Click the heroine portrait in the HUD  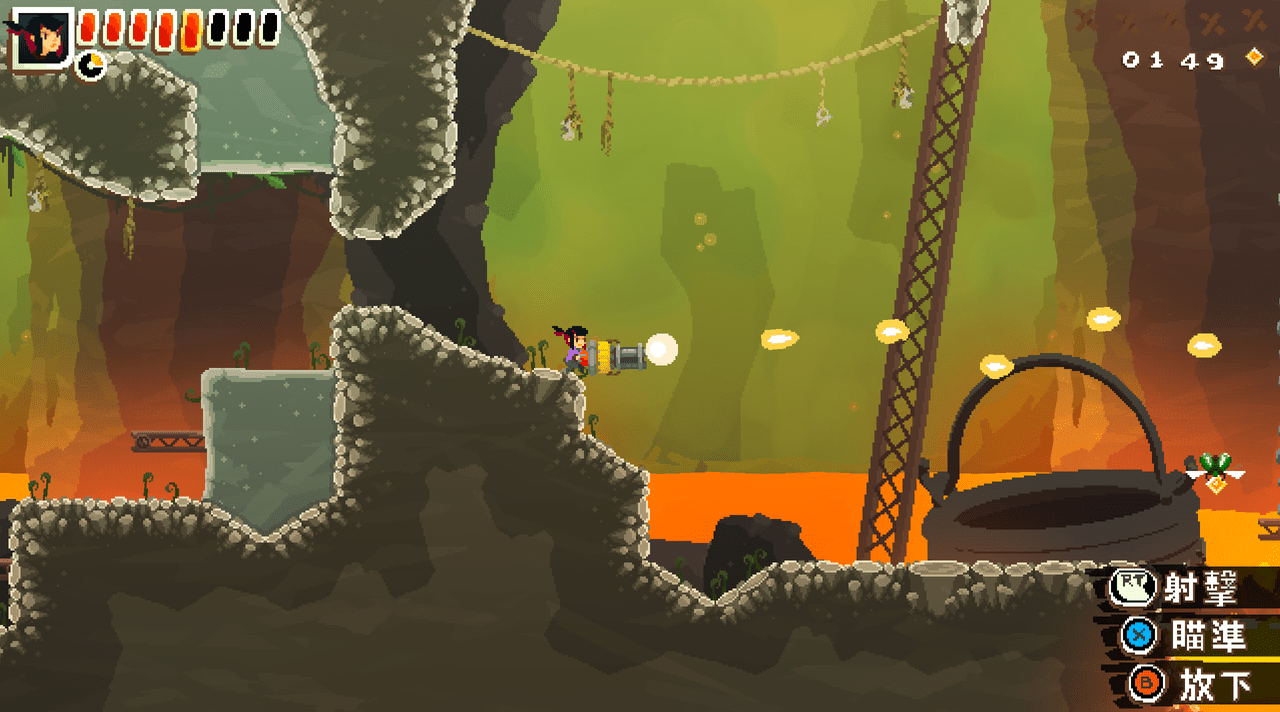tap(41, 36)
